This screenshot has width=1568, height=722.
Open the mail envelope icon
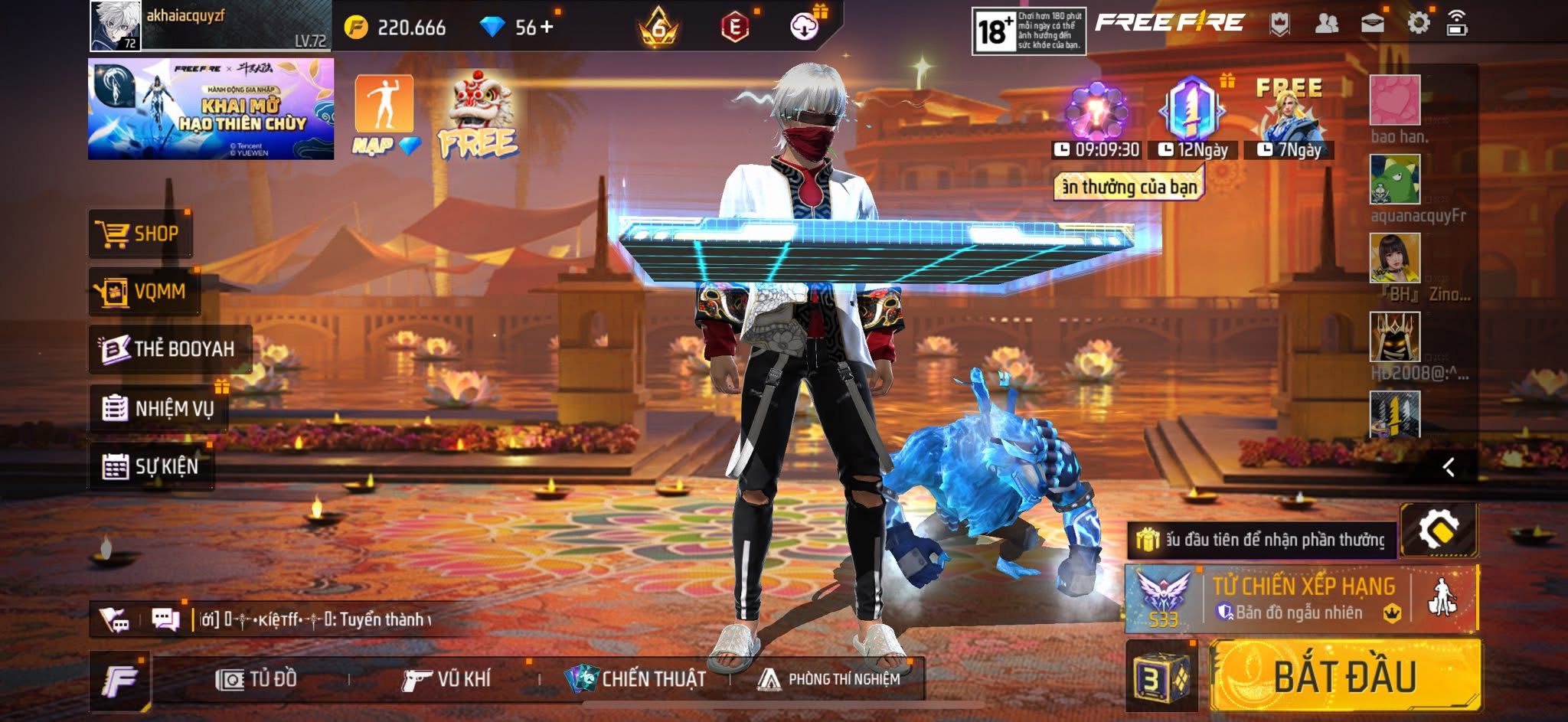coord(1372,24)
